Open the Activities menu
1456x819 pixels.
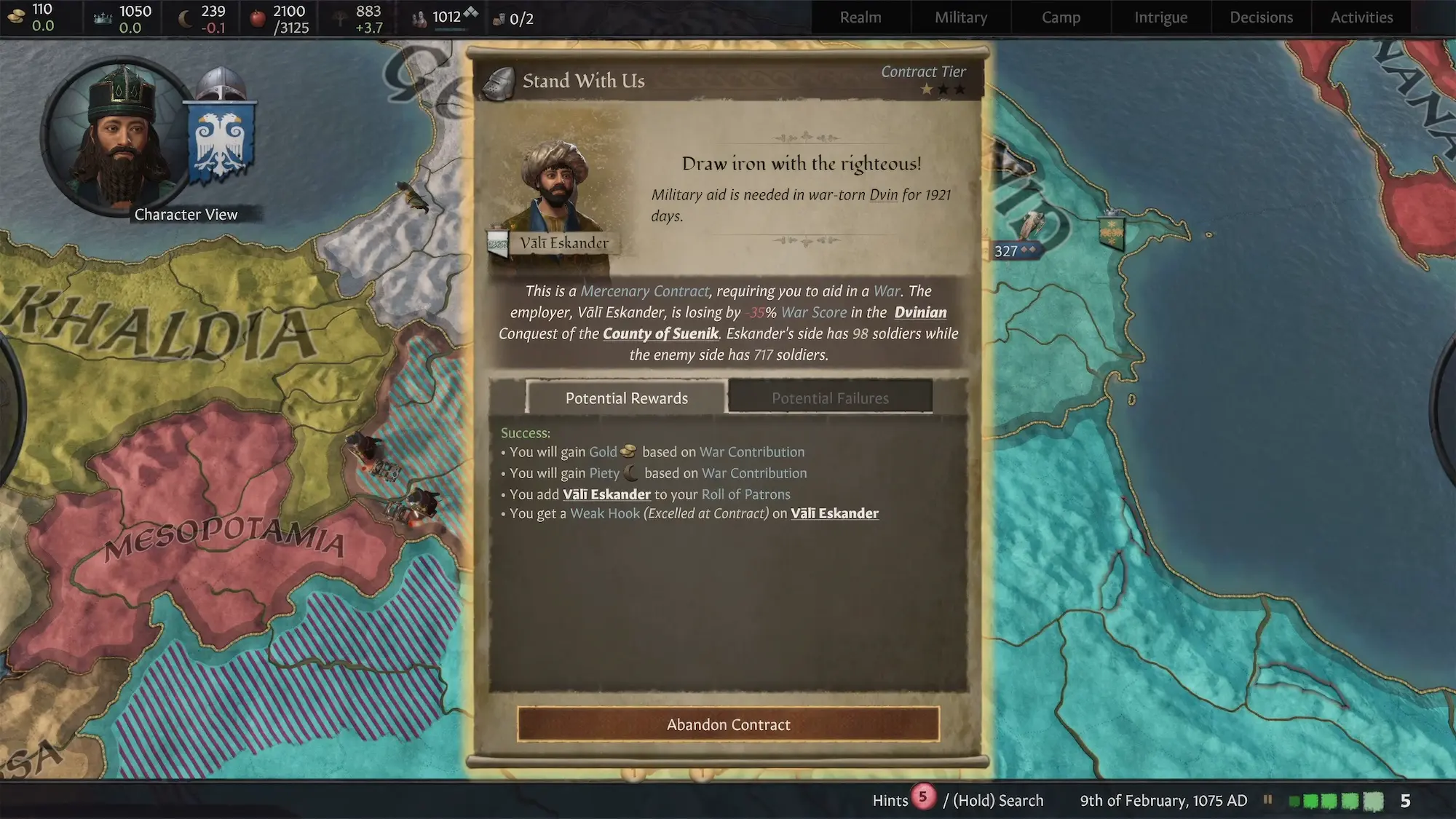1361,17
